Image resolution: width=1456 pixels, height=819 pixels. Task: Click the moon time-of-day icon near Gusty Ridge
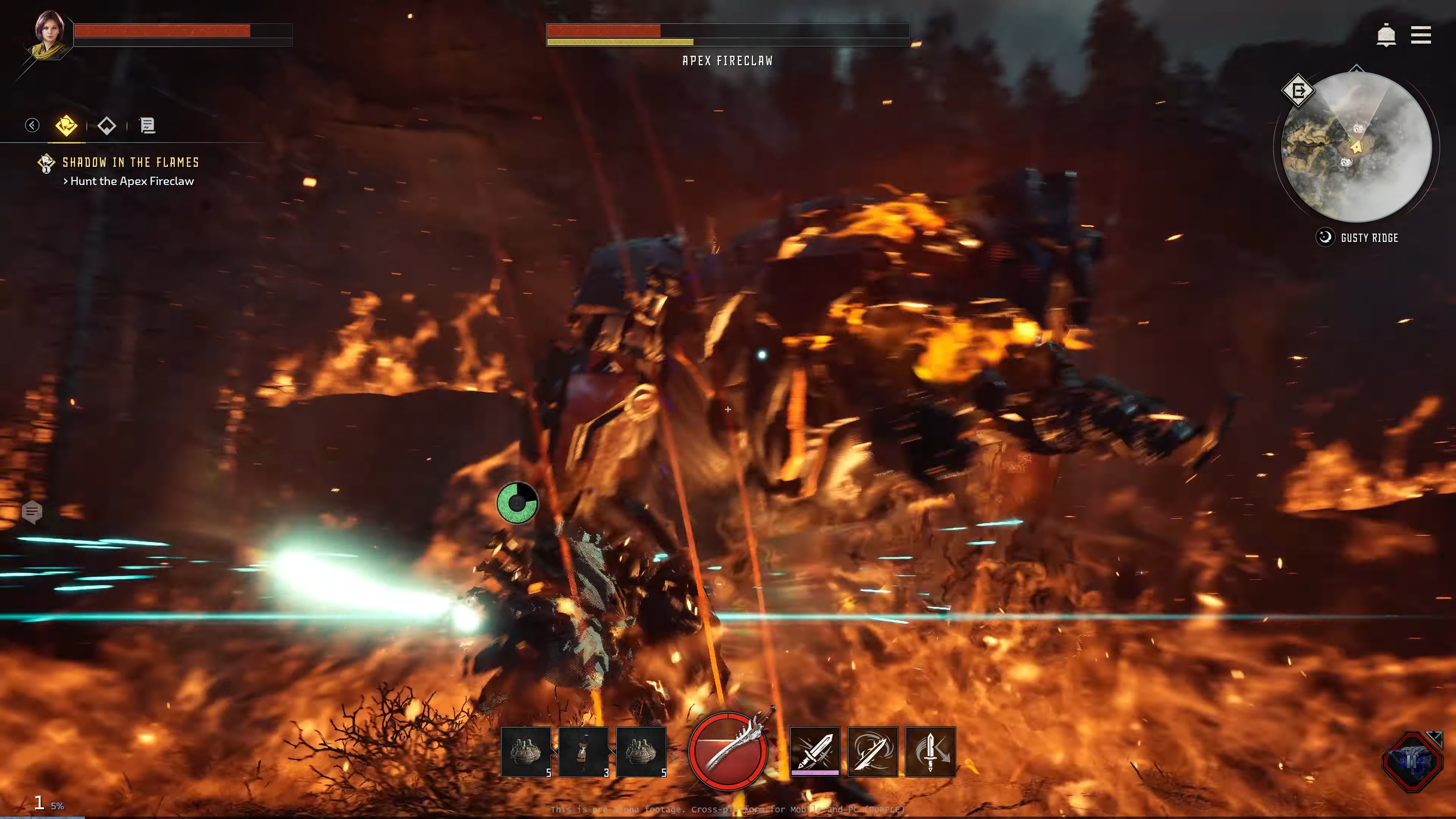pos(1325,237)
